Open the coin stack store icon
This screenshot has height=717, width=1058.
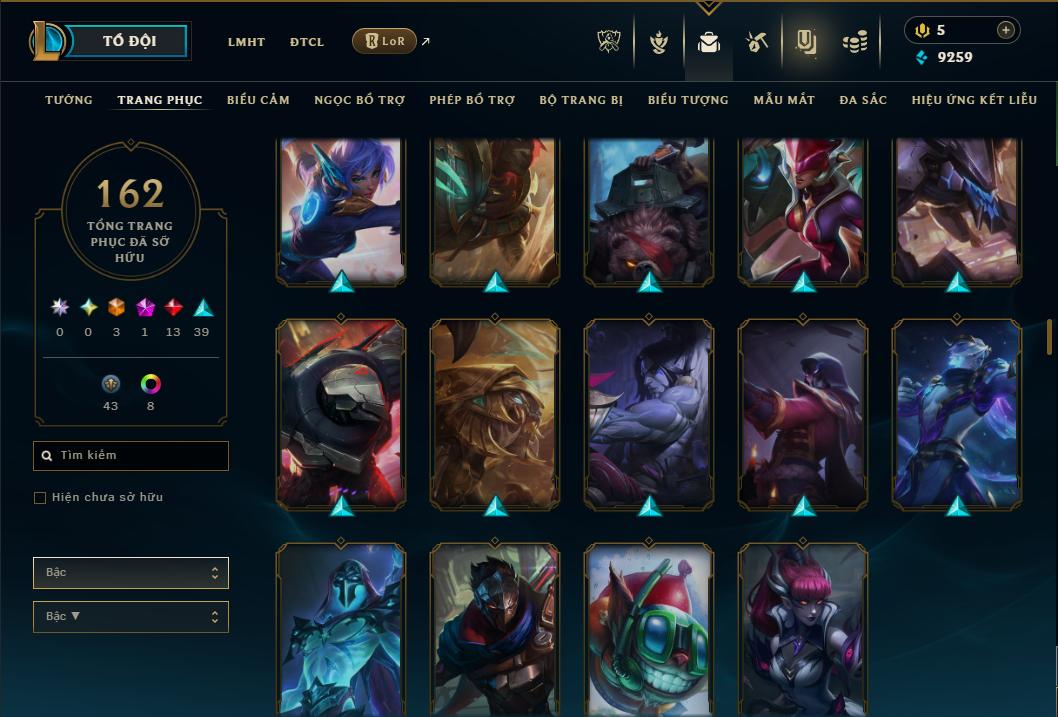(854, 42)
